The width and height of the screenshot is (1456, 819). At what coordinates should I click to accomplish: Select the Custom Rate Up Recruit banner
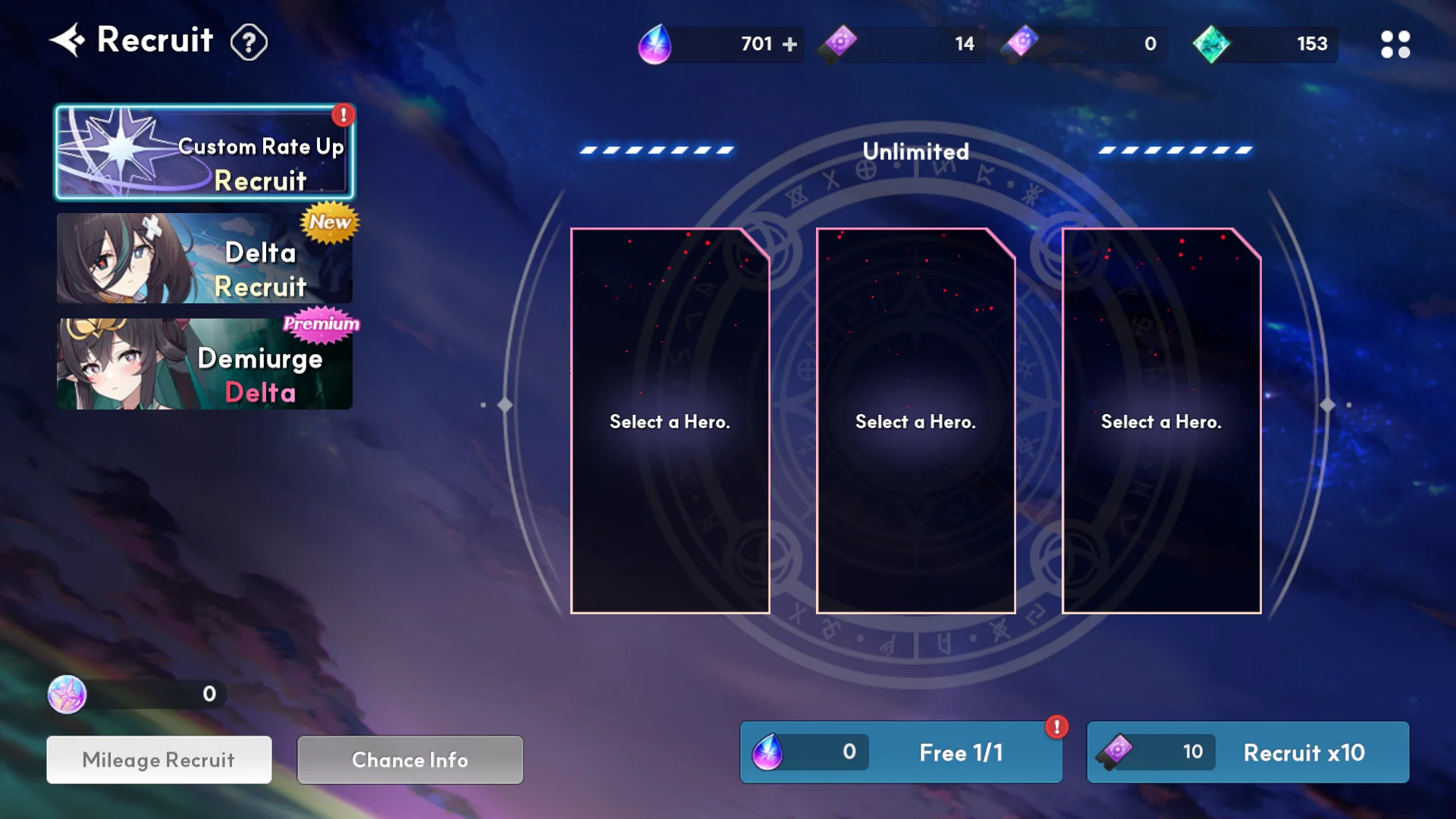(x=205, y=152)
